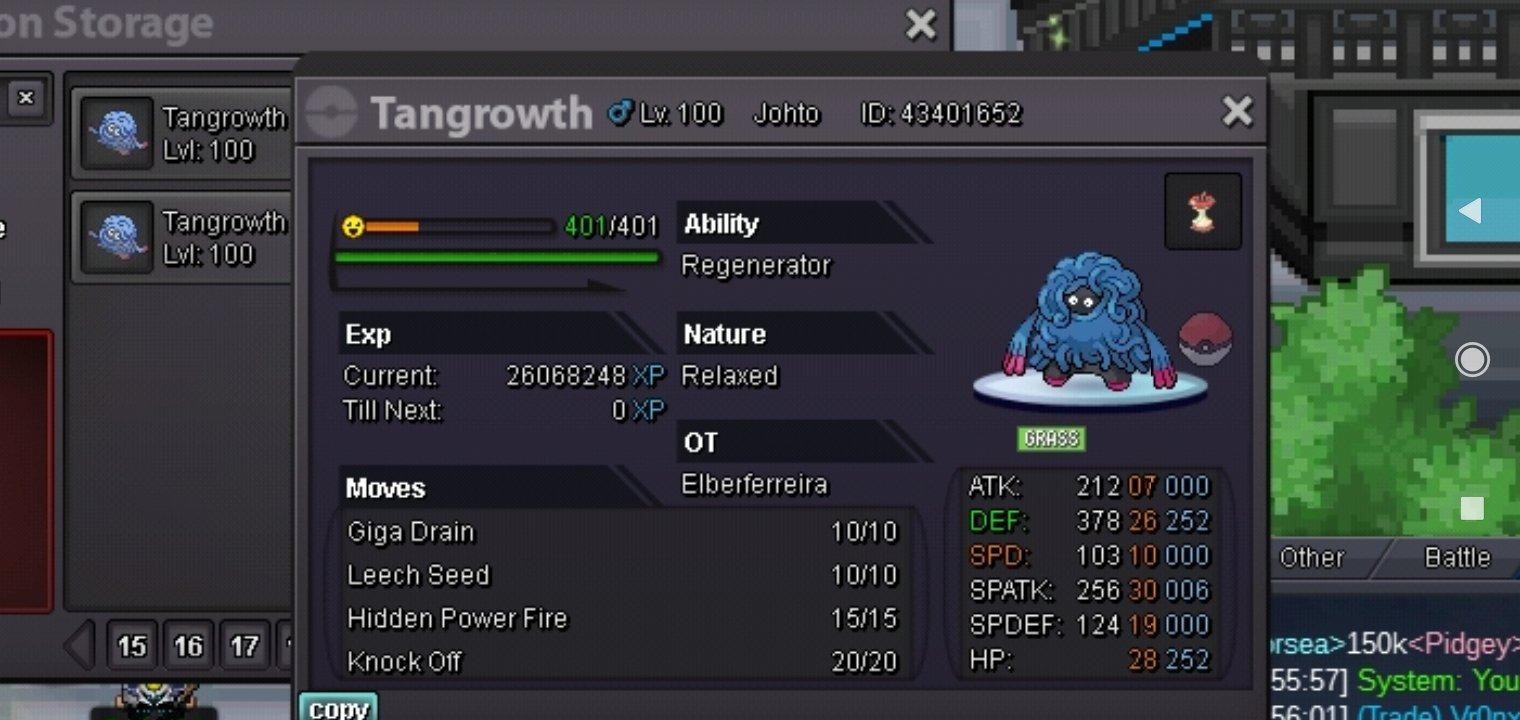The image size is (1520, 720).
Task: Close the Pokemon Storage window
Action: [920, 24]
